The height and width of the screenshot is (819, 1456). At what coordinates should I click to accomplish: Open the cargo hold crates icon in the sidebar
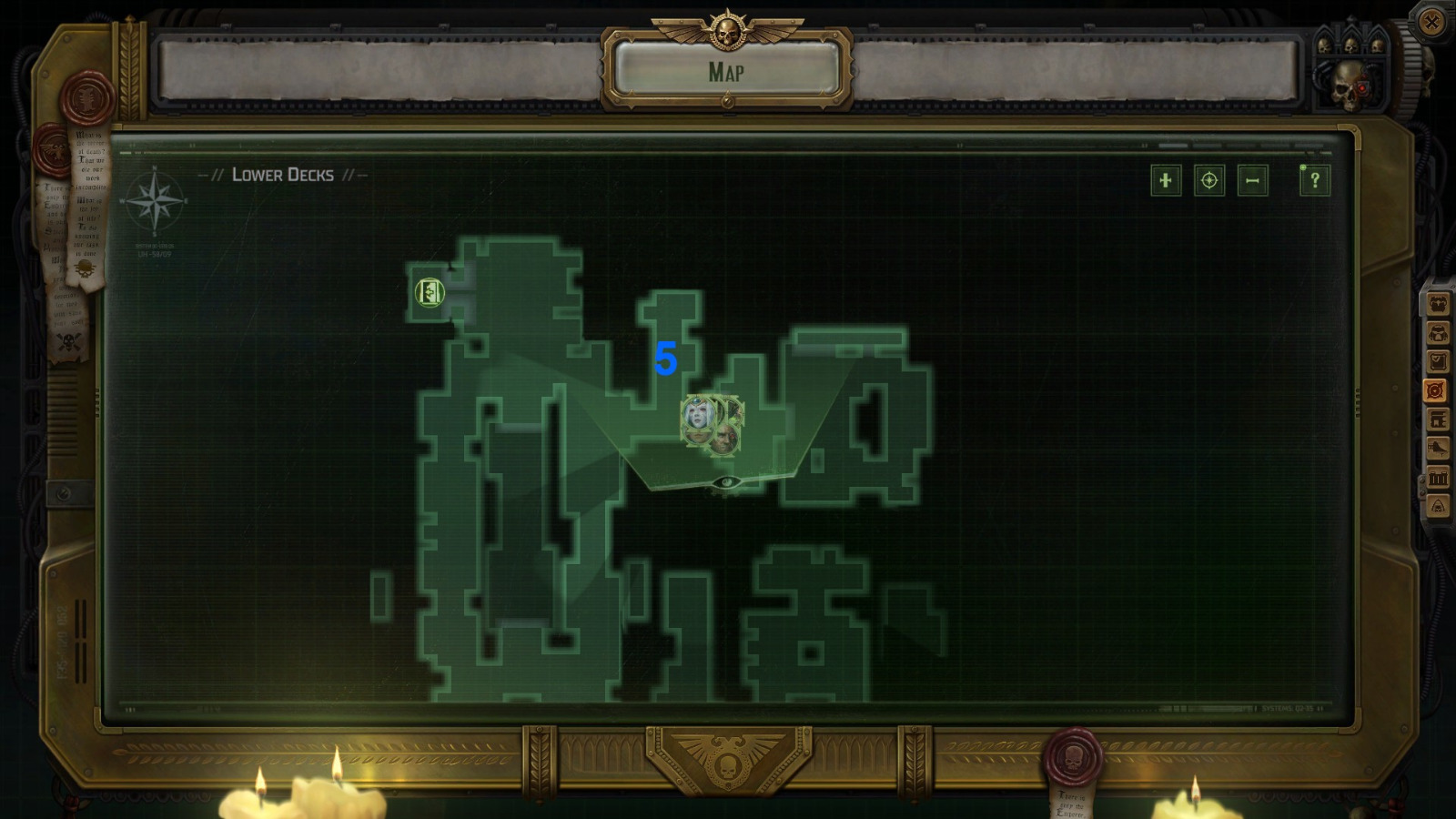pyautogui.click(x=1436, y=478)
